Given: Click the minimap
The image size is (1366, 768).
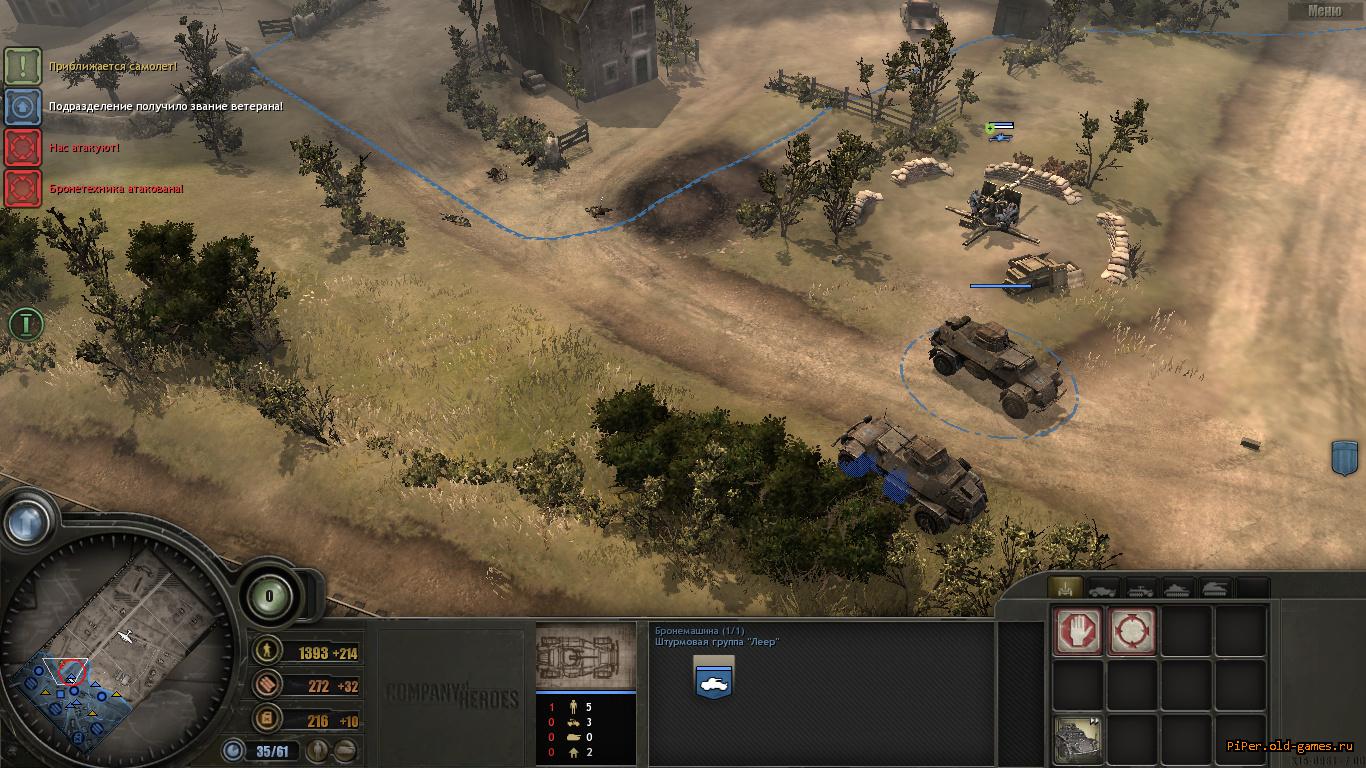Looking at the screenshot, I should coord(118,640).
